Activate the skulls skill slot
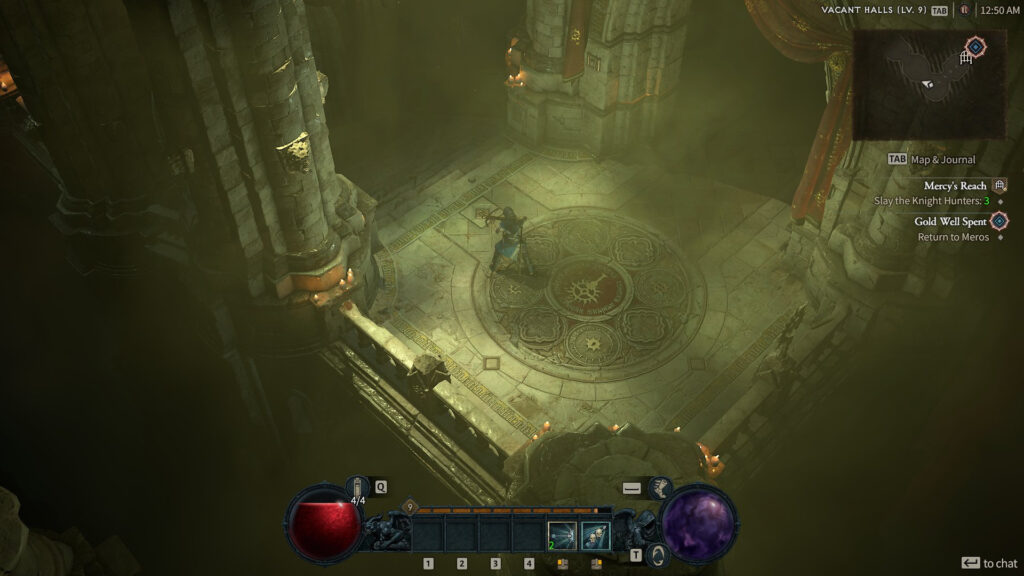The width and height of the screenshot is (1024, 576). coord(595,535)
